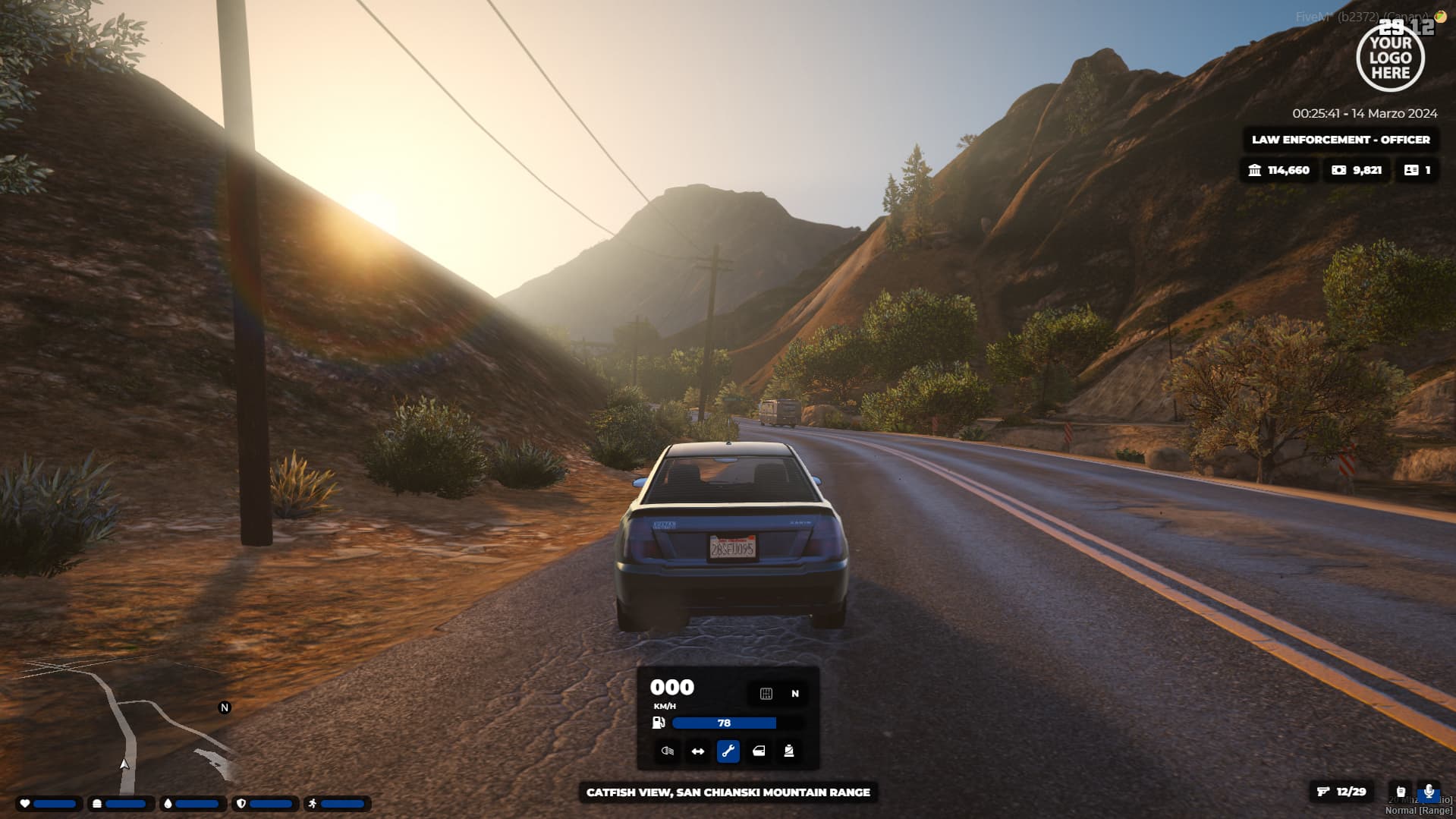Click the turn-signal double-arrow icon

point(698,751)
